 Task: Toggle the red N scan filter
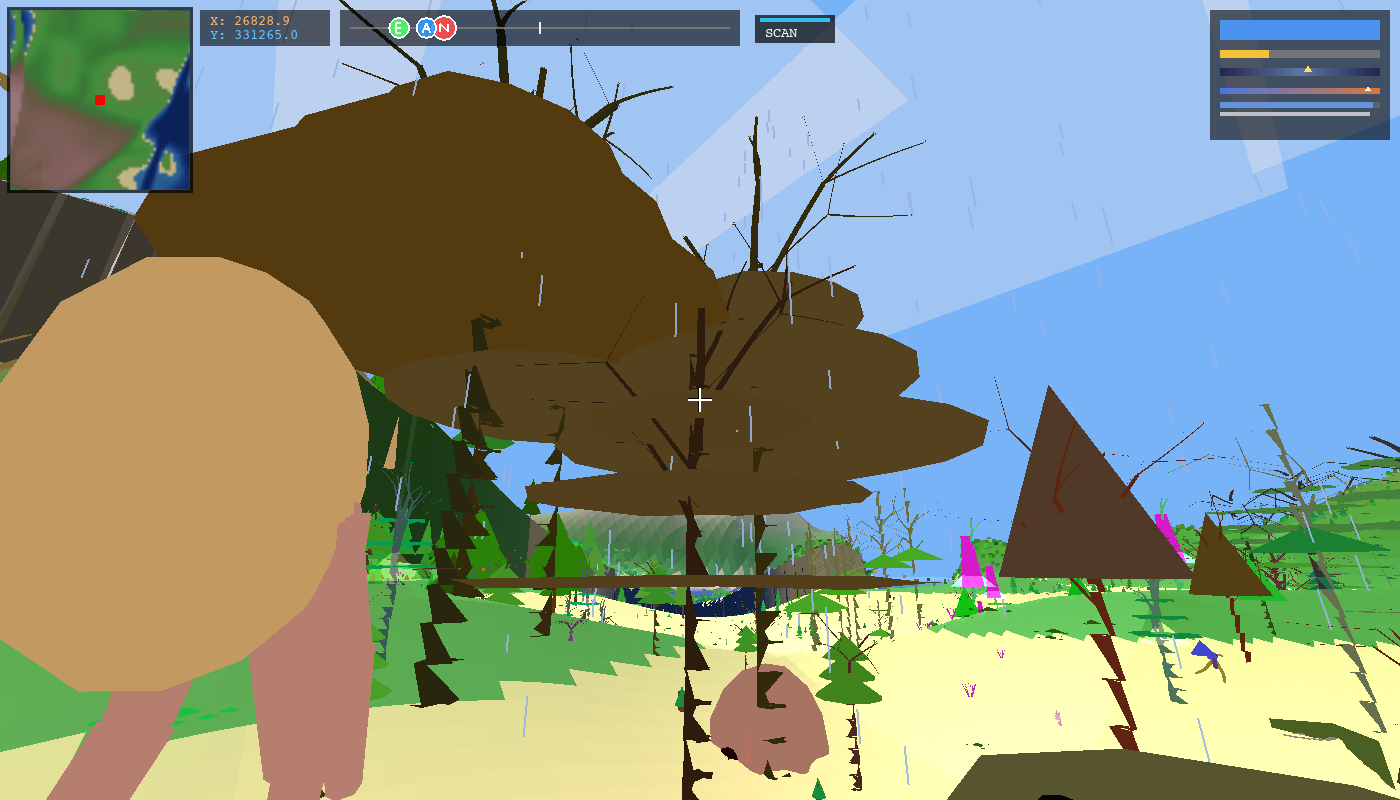coord(444,27)
